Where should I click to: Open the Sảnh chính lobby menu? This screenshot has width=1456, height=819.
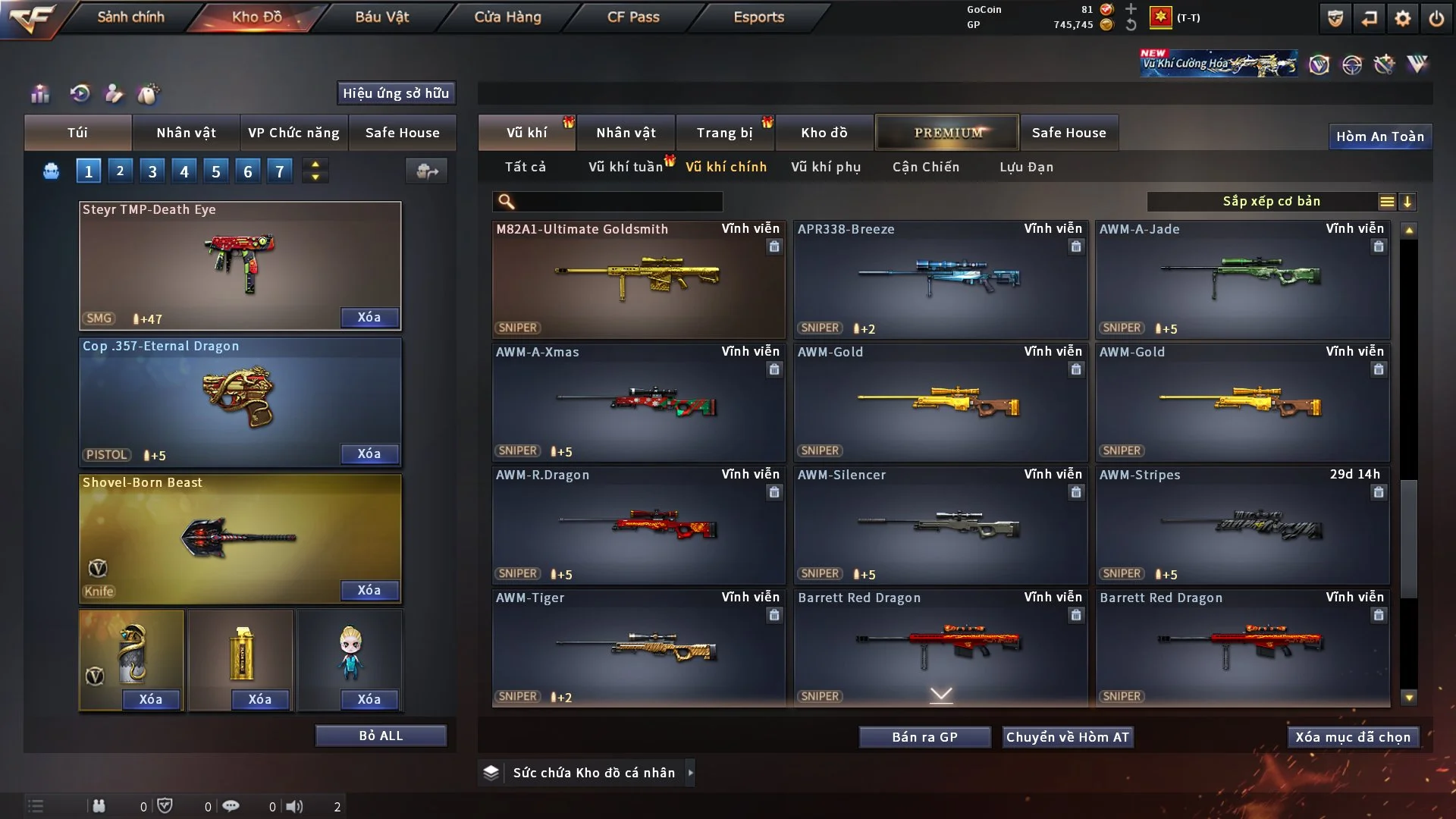pyautogui.click(x=130, y=17)
